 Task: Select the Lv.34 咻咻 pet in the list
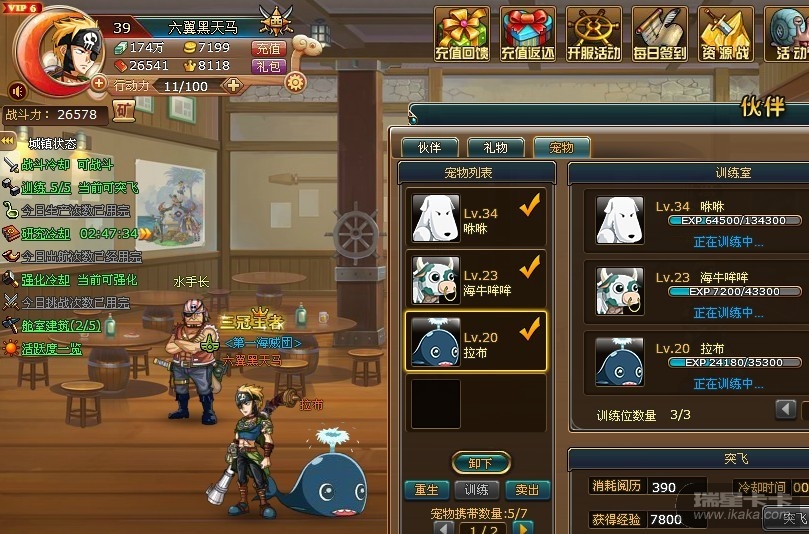tap(476, 220)
